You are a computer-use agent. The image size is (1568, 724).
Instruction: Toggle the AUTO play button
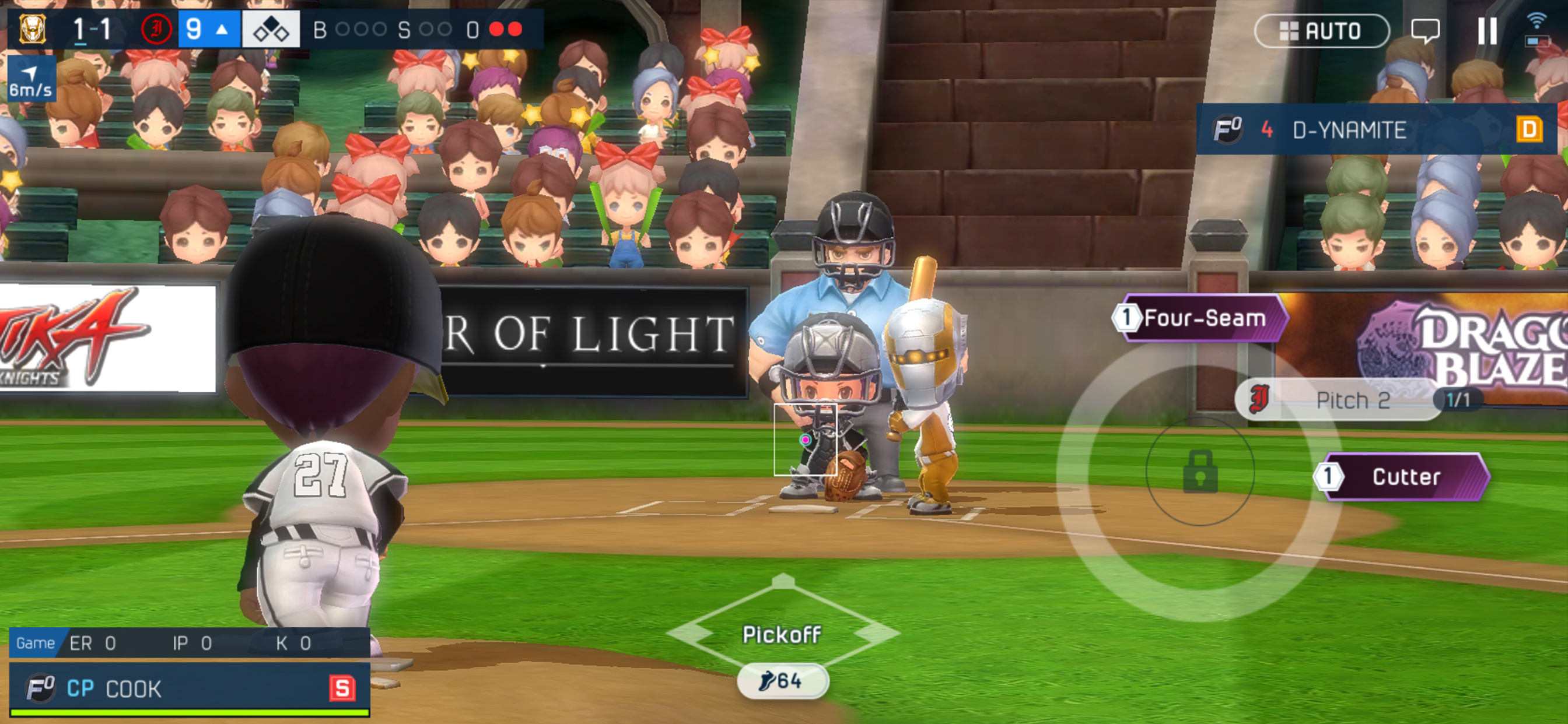pos(1321,30)
